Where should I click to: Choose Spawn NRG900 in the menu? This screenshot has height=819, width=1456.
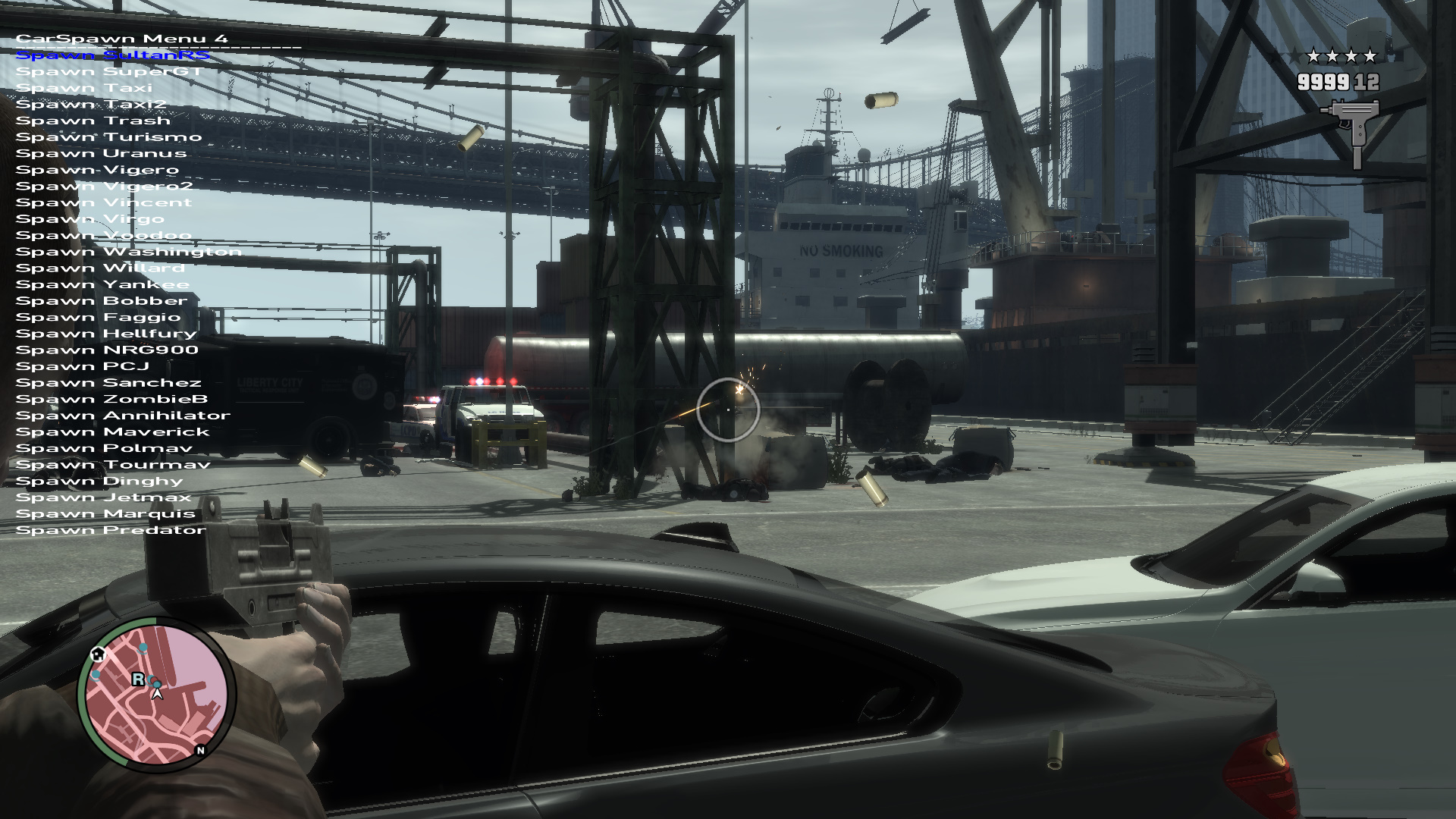coord(107,350)
